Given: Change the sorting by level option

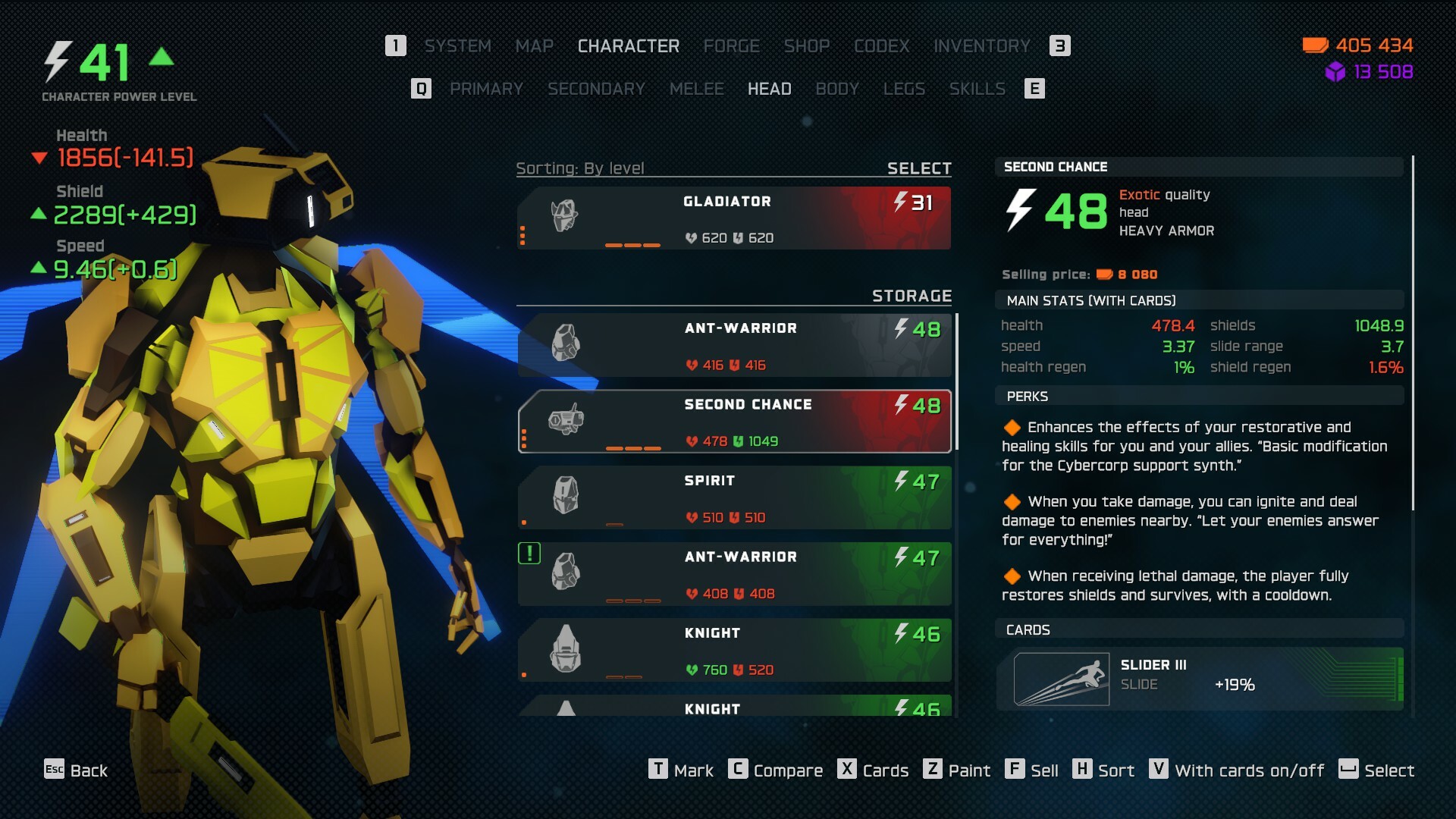Looking at the screenshot, I should coord(580,168).
